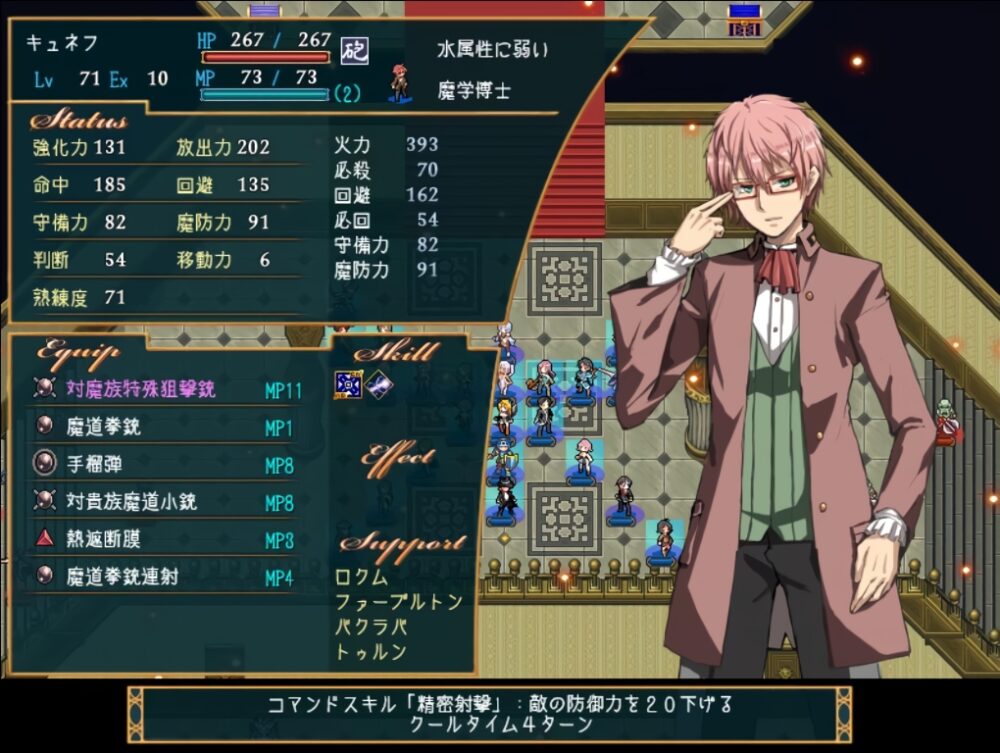1000x753 pixels.
Task: Select the ロクム support entry
Action: 362,578
